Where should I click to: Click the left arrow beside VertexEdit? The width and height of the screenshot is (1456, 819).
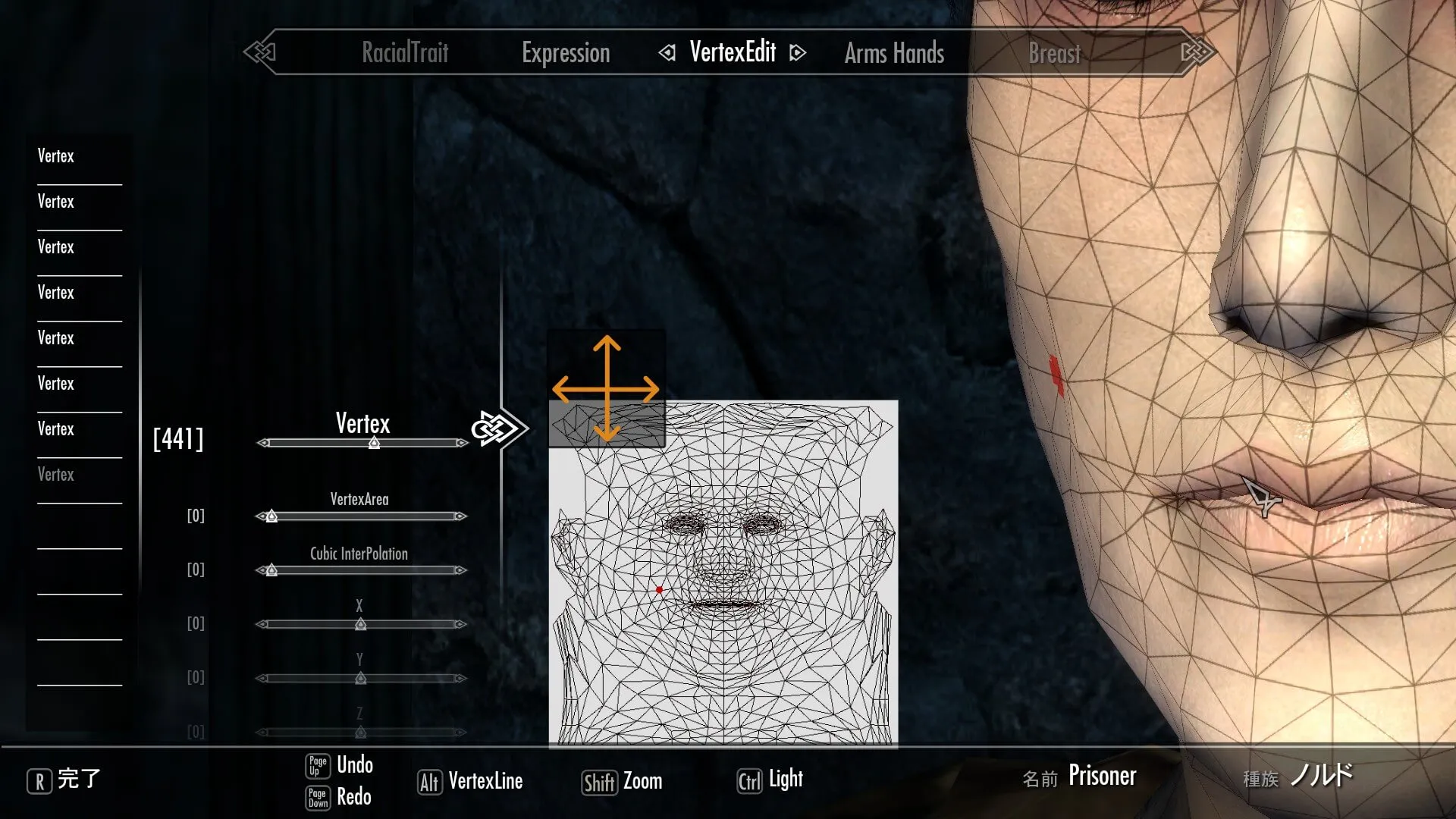click(667, 53)
